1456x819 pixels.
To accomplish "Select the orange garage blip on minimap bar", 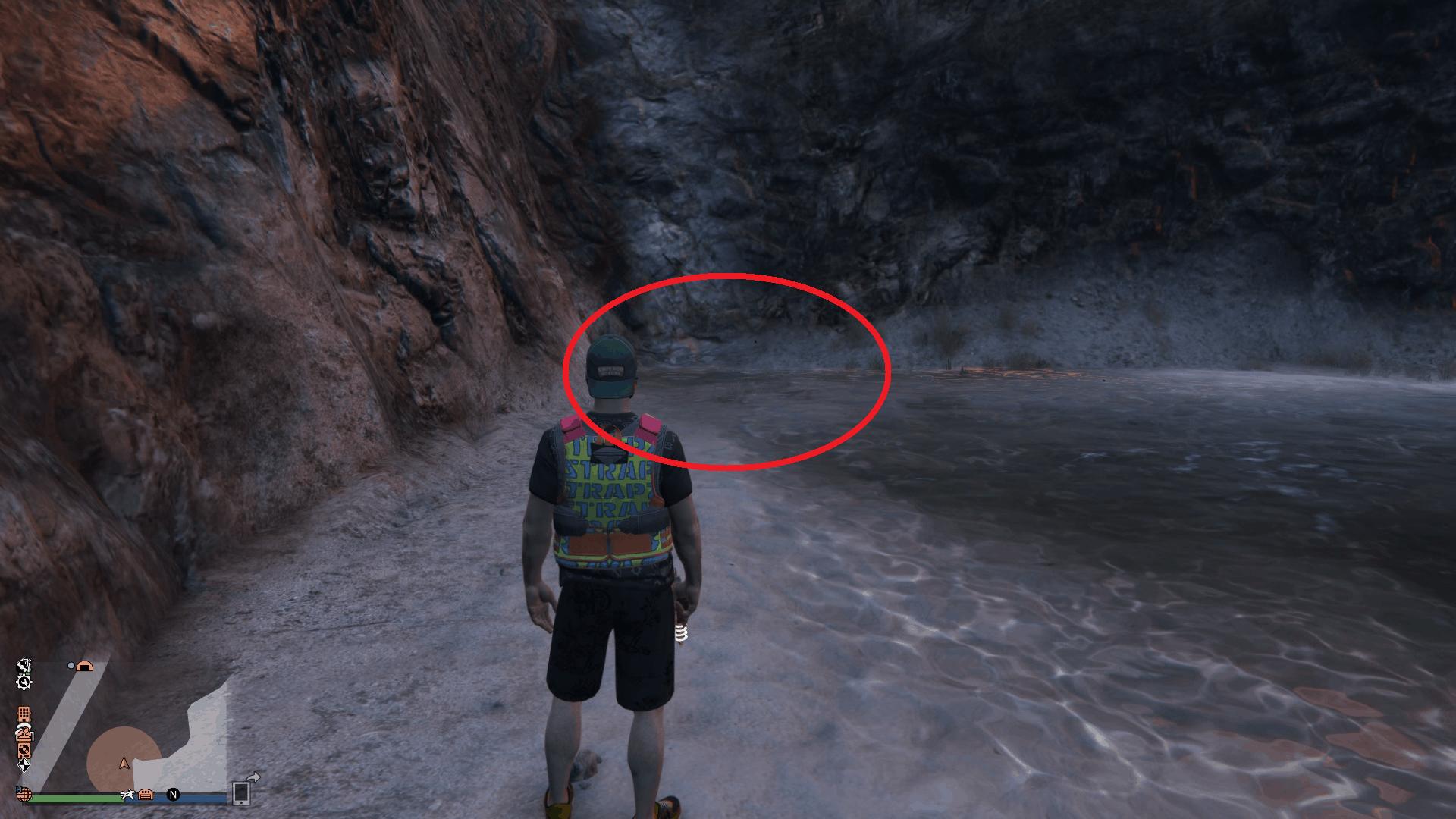I will click(x=146, y=796).
